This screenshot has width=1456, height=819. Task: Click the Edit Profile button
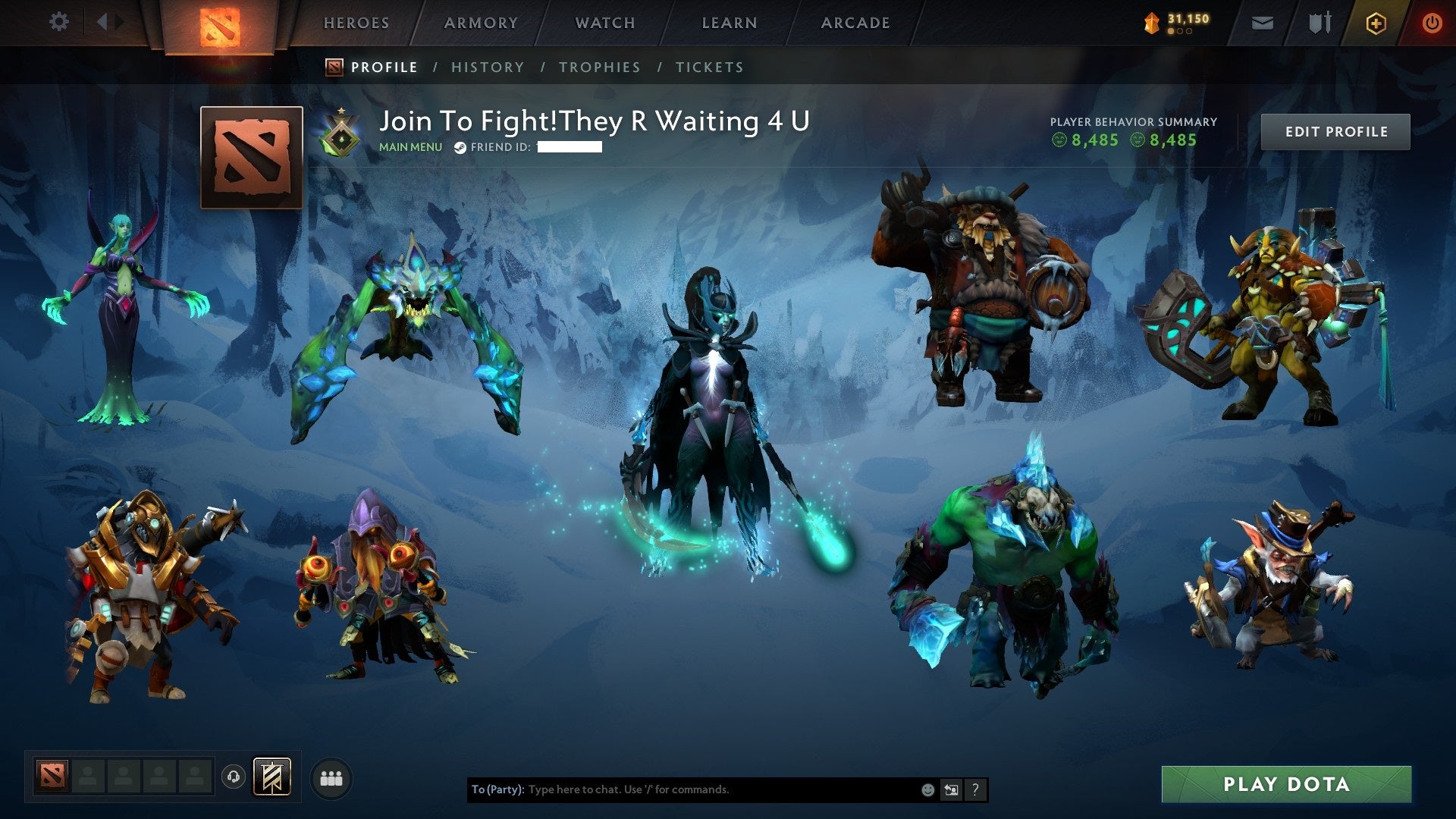coord(1335,132)
